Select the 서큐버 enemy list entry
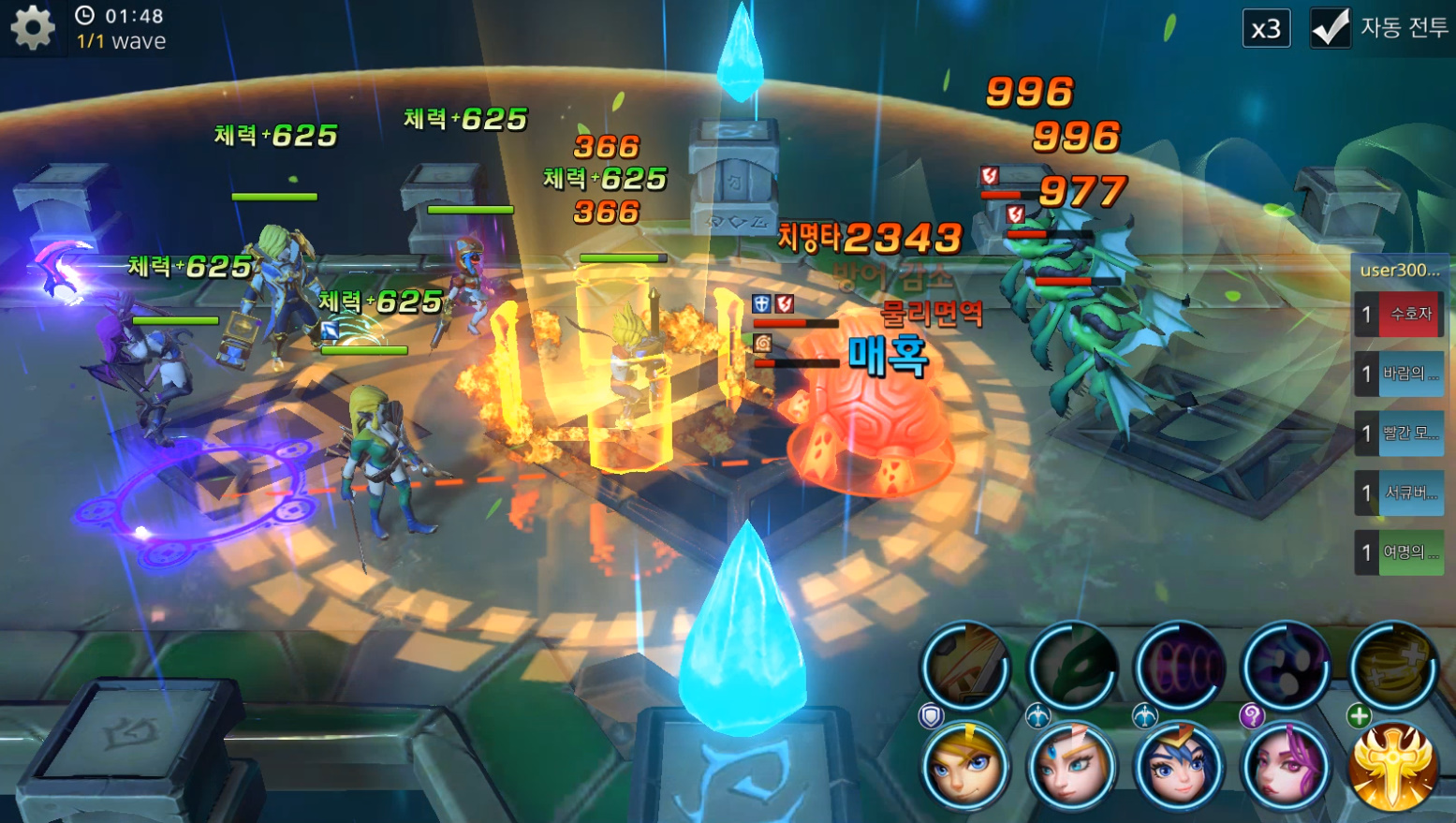This screenshot has width=1456, height=823. [x=1400, y=492]
